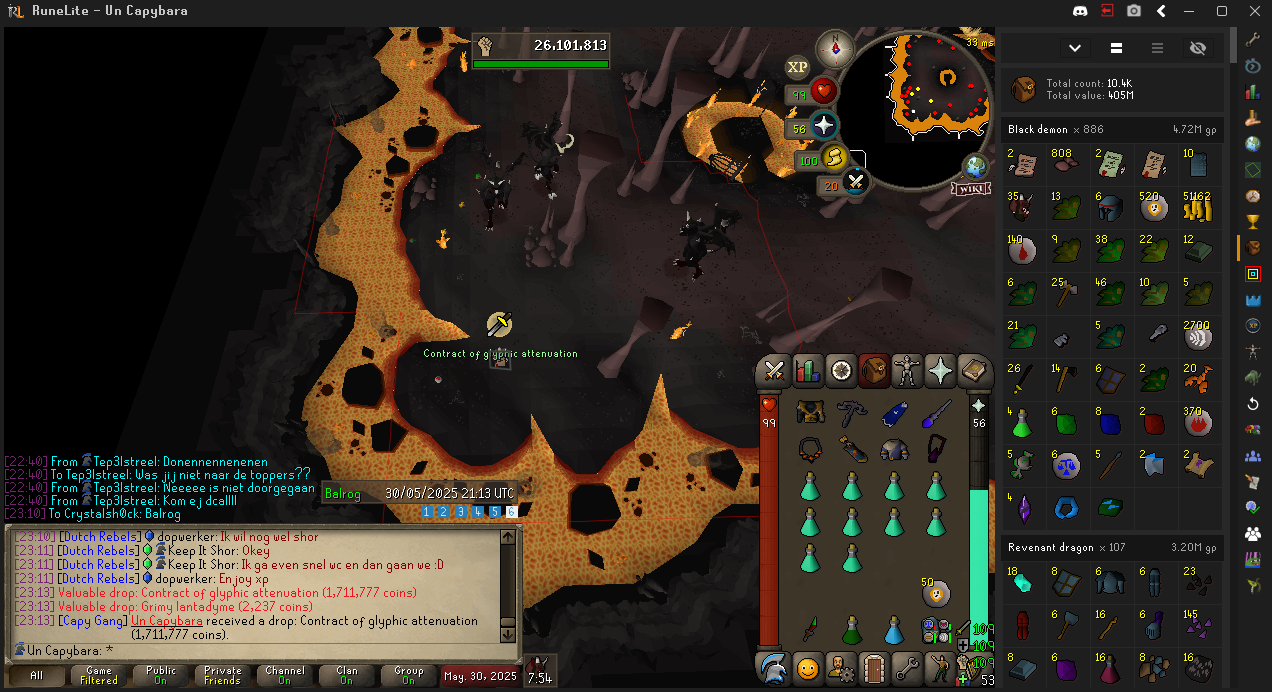
Task: Toggle run using the run energy orb
Action: (833, 158)
